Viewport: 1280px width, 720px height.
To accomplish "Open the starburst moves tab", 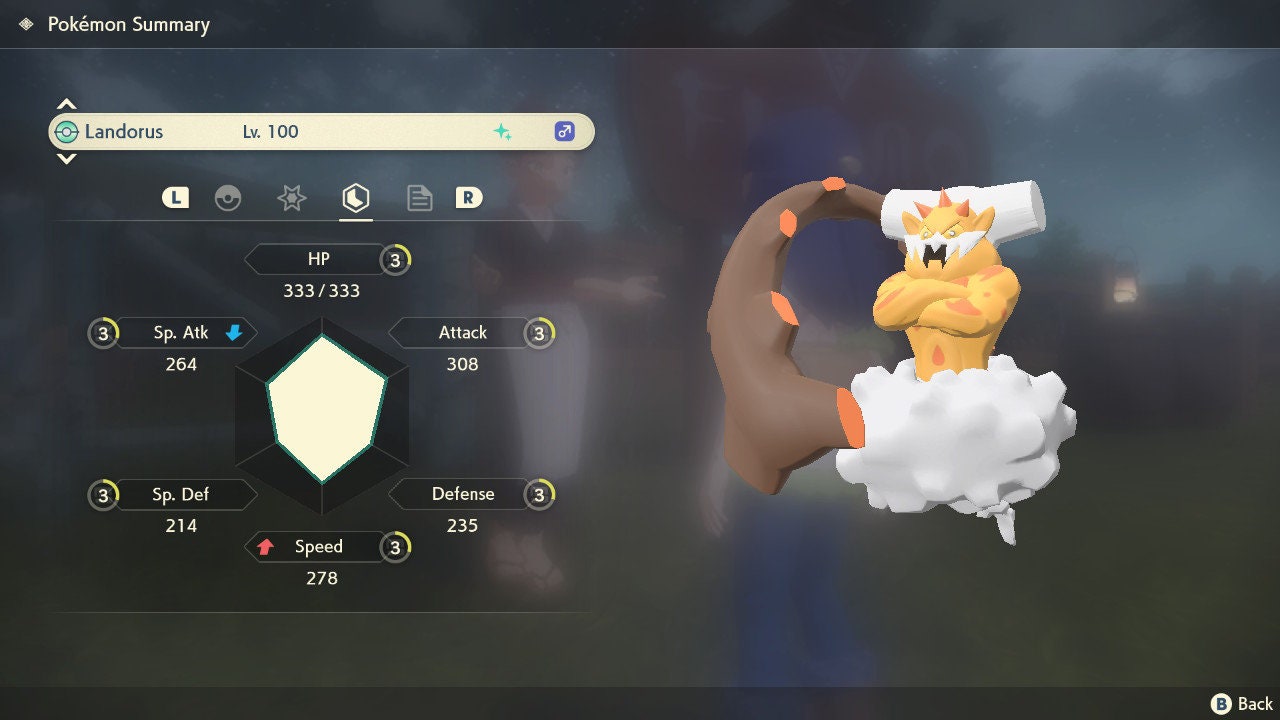I will [291, 198].
